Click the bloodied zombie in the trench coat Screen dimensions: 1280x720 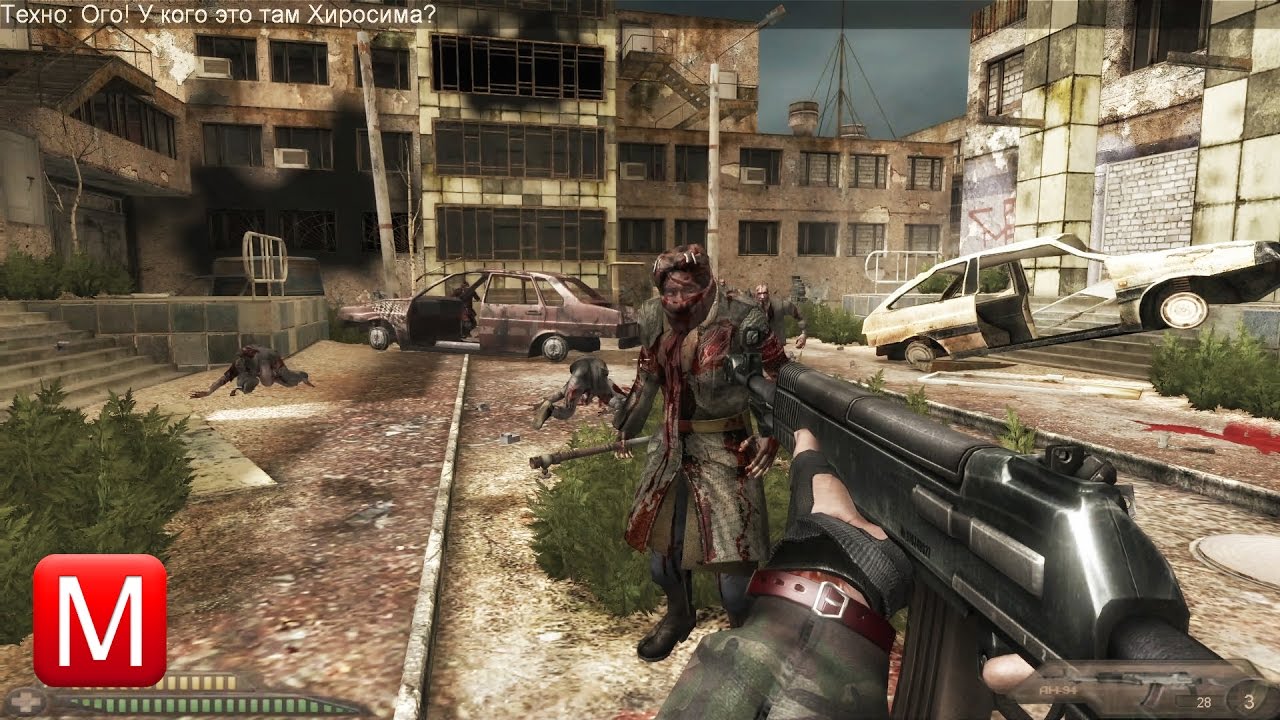click(690, 430)
